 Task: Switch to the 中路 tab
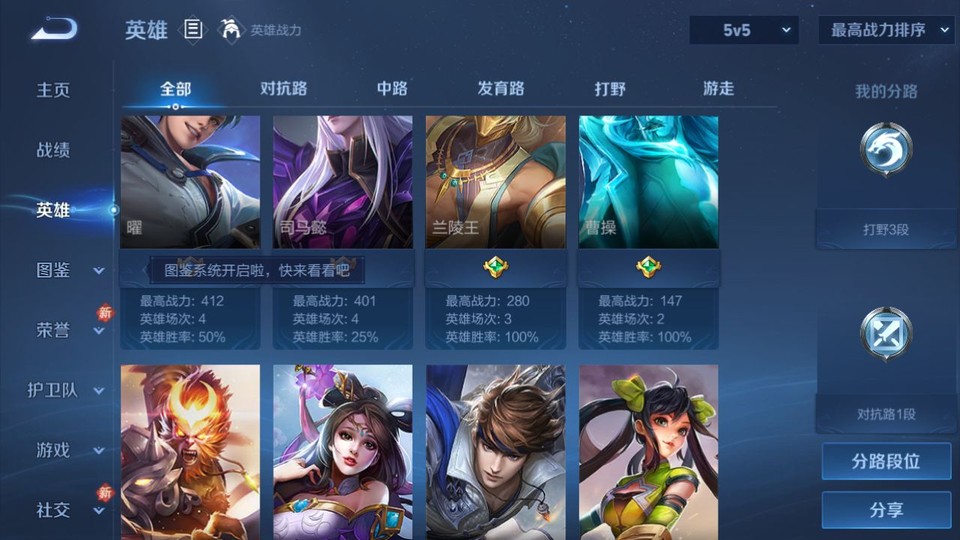(x=392, y=88)
